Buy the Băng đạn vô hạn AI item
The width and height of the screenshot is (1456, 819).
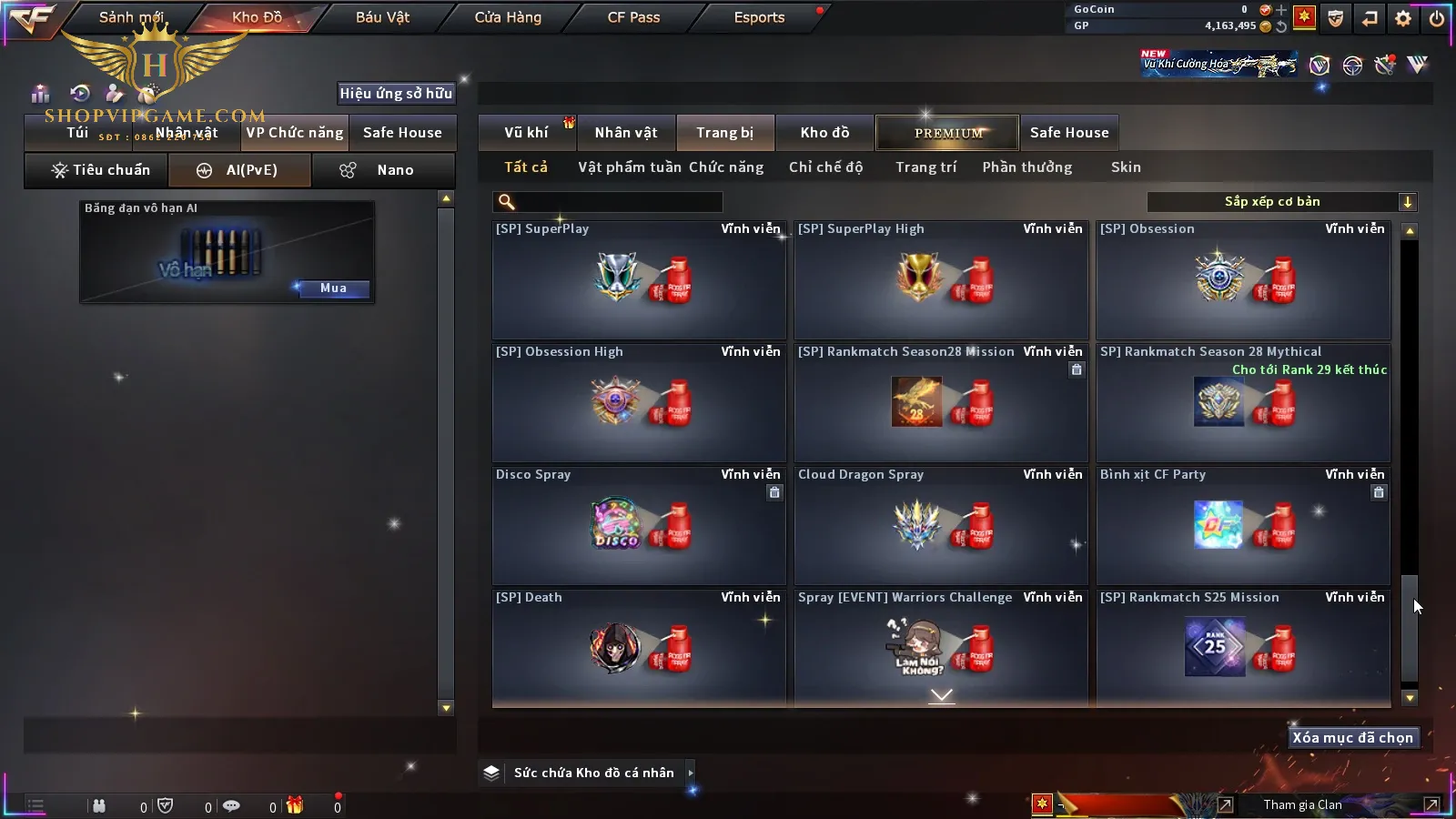(333, 288)
